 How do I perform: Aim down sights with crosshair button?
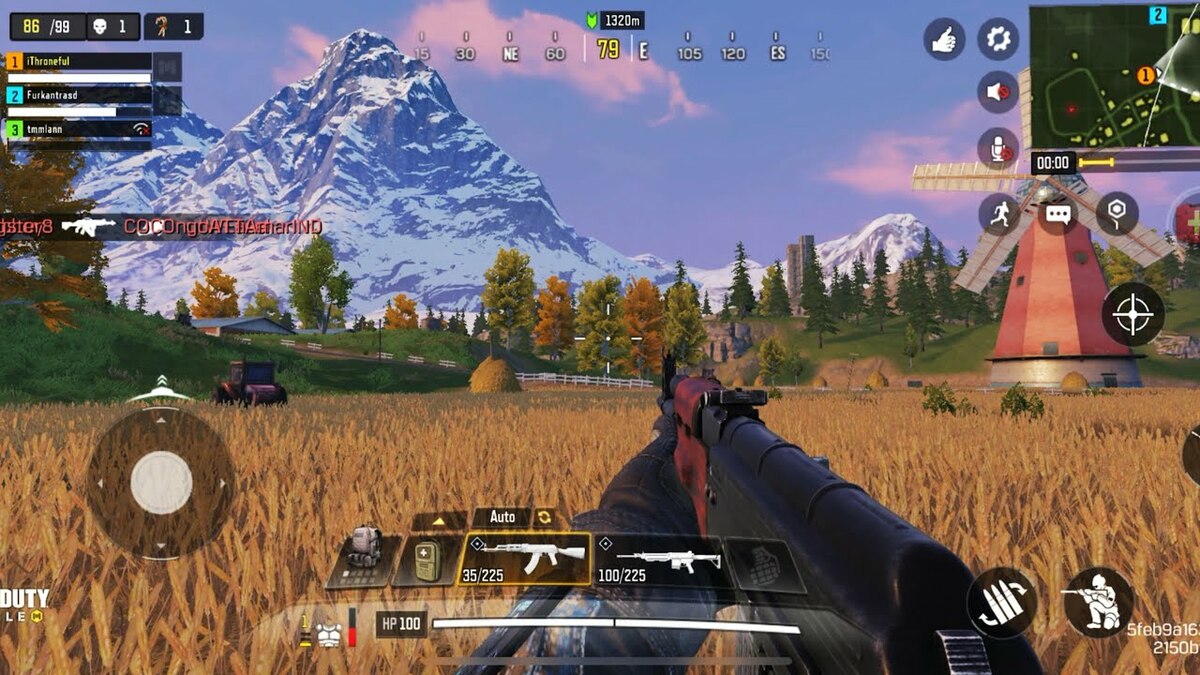point(1134,315)
